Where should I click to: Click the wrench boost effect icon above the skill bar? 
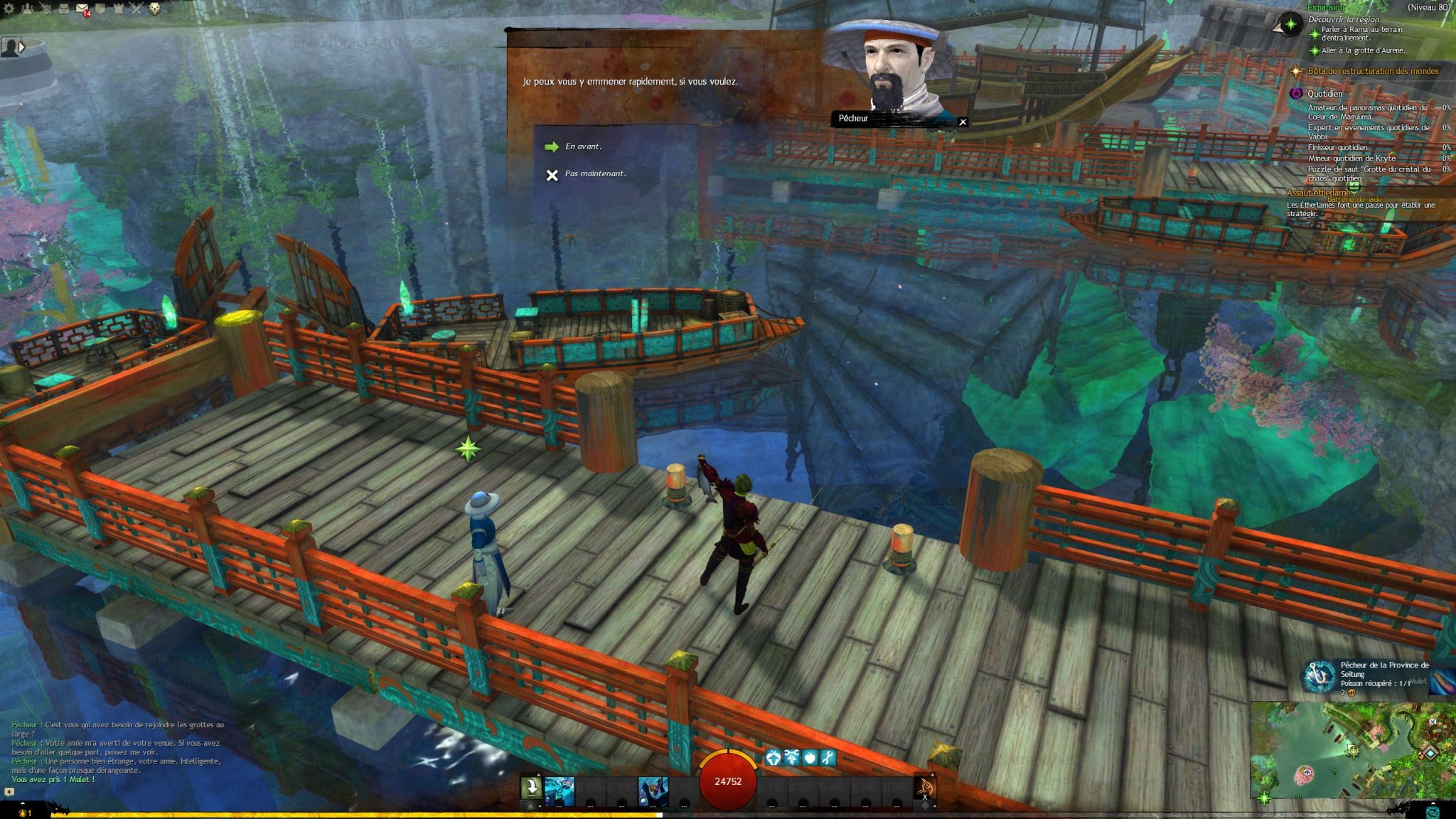point(828,758)
